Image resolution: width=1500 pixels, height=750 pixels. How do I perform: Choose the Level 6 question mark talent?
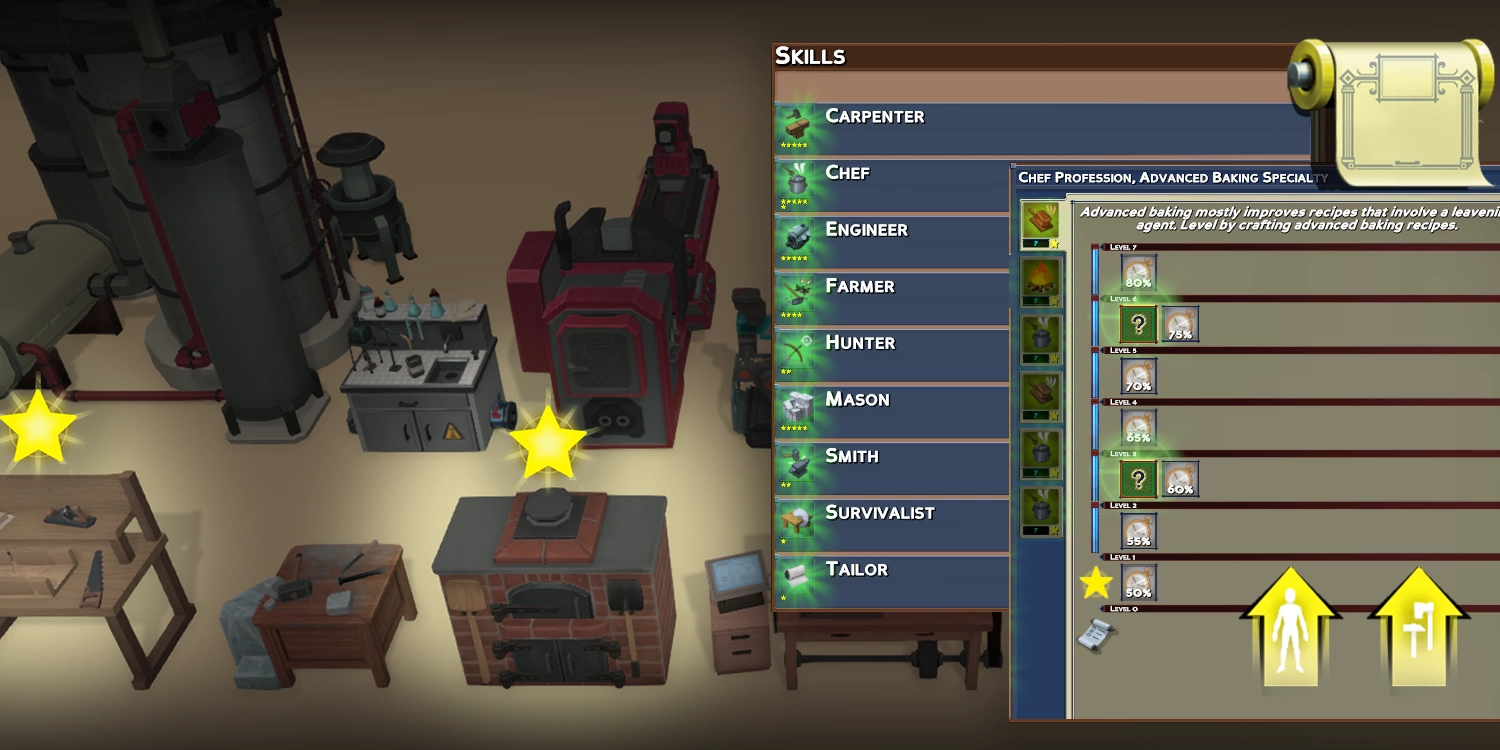coord(1138,324)
